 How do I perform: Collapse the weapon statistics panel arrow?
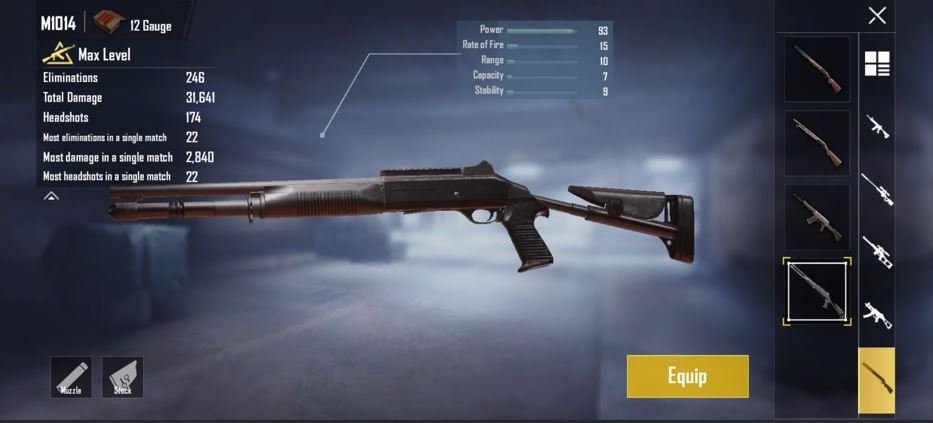click(x=51, y=197)
